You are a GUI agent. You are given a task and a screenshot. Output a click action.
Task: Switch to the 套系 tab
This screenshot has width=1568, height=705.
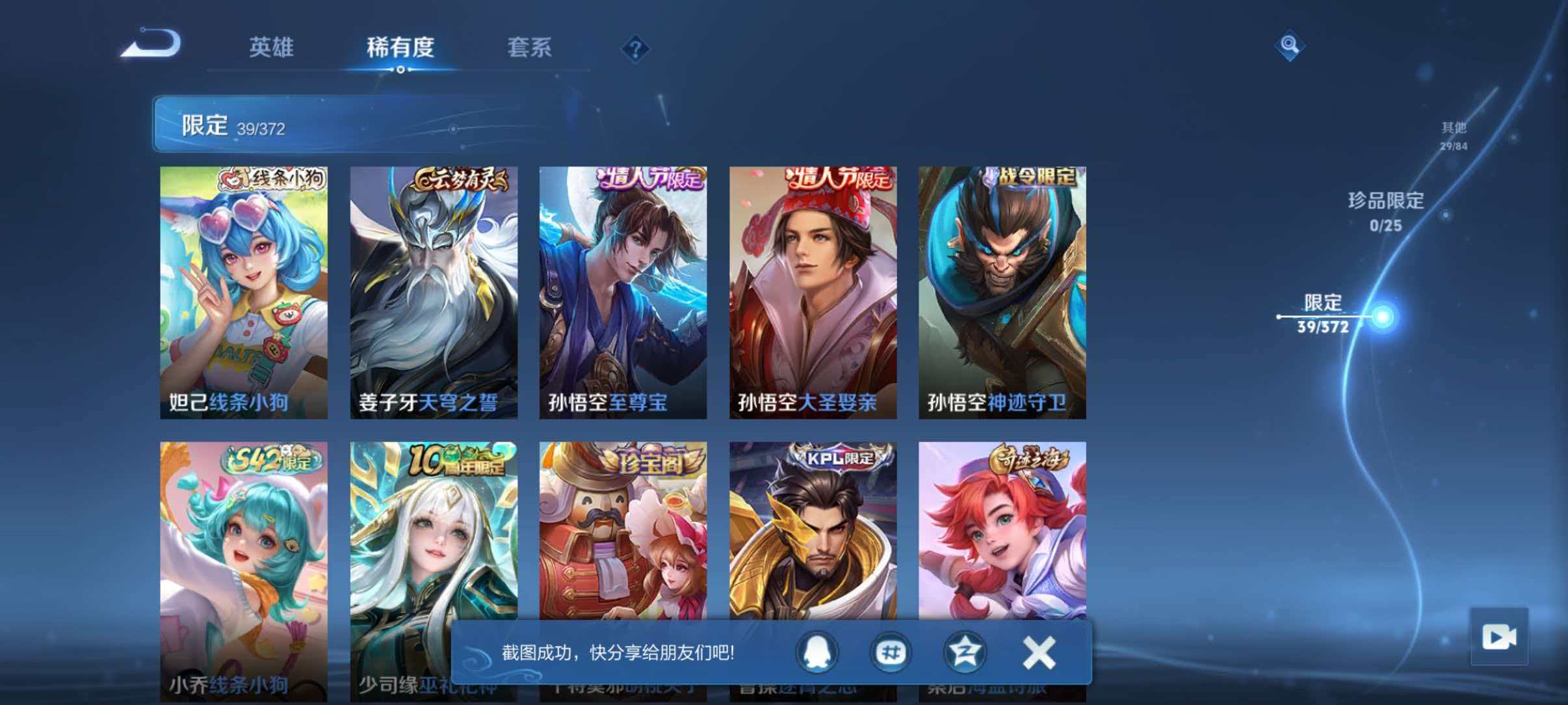[x=530, y=47]
